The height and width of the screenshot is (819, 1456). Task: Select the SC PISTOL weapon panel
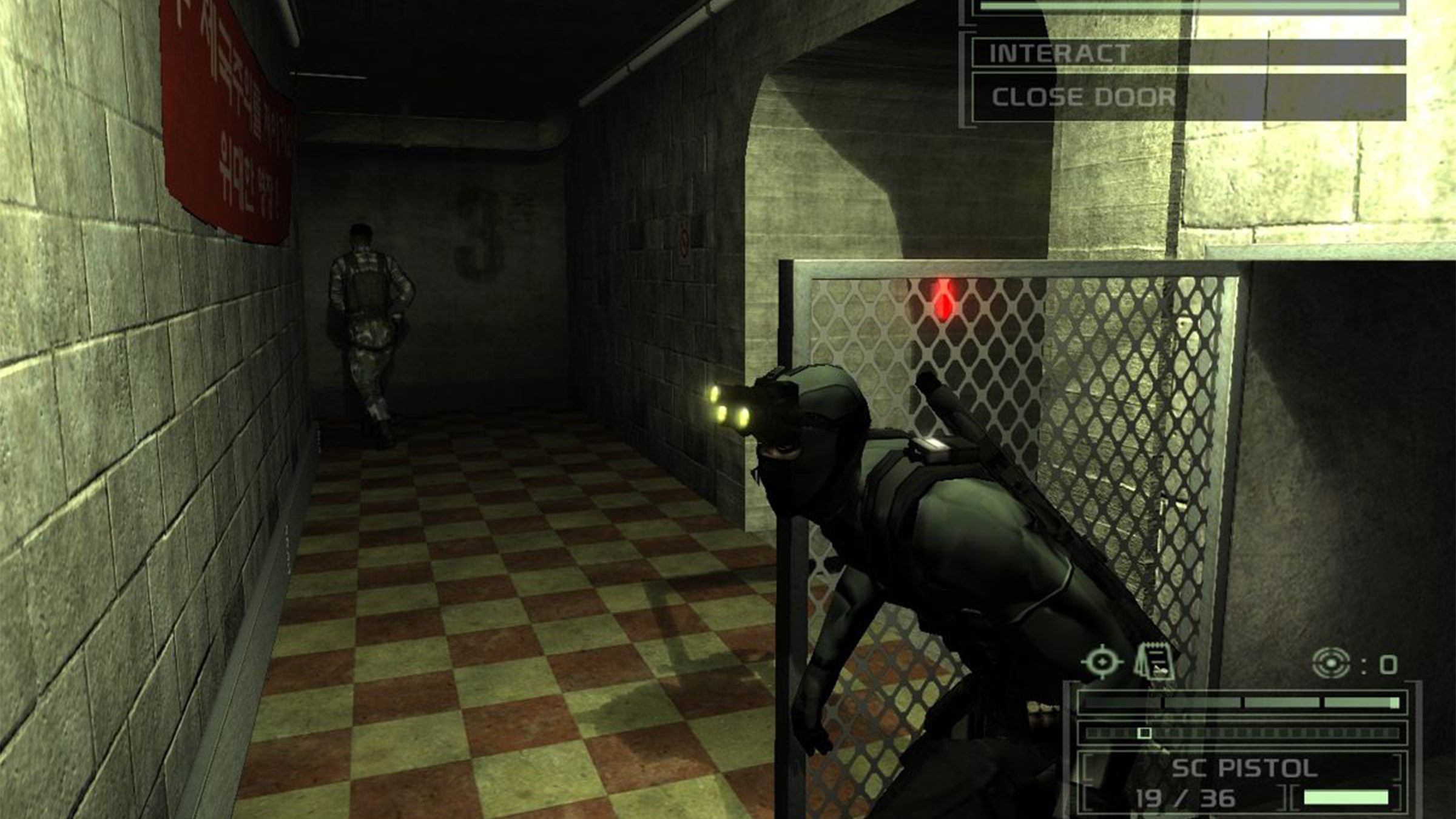[1244, 768]
